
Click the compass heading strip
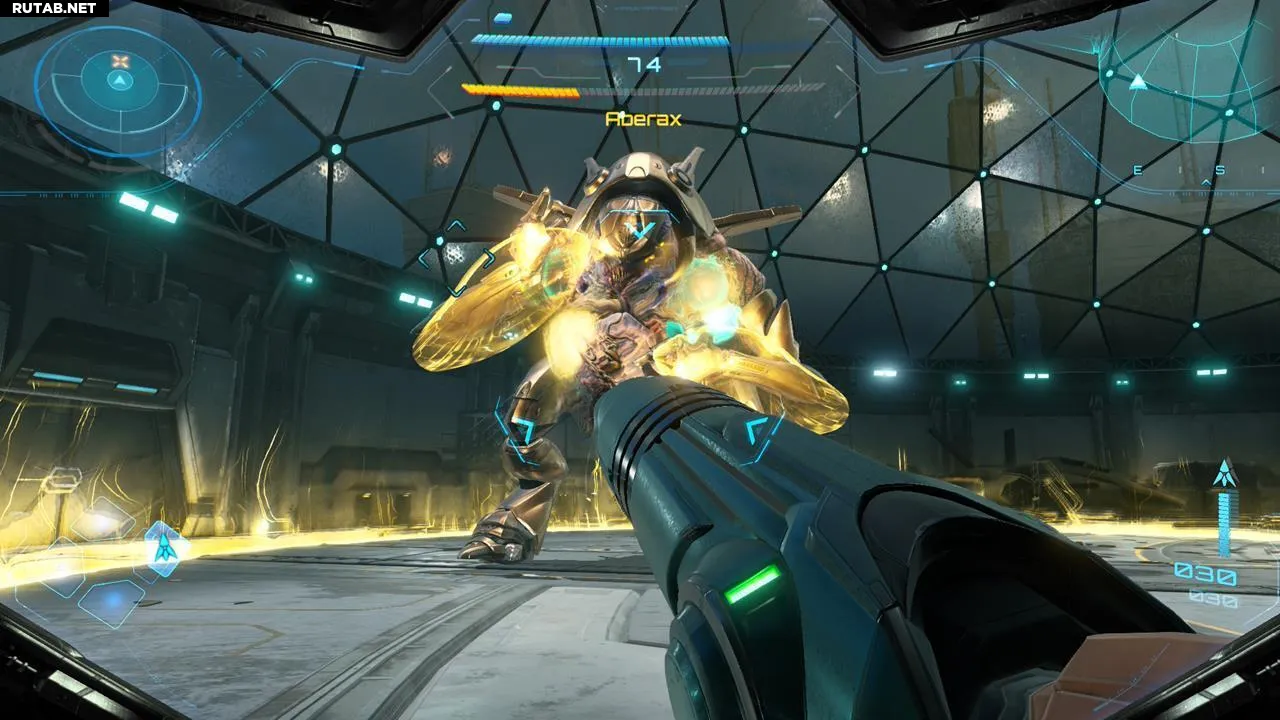(x=1178, y=171)
